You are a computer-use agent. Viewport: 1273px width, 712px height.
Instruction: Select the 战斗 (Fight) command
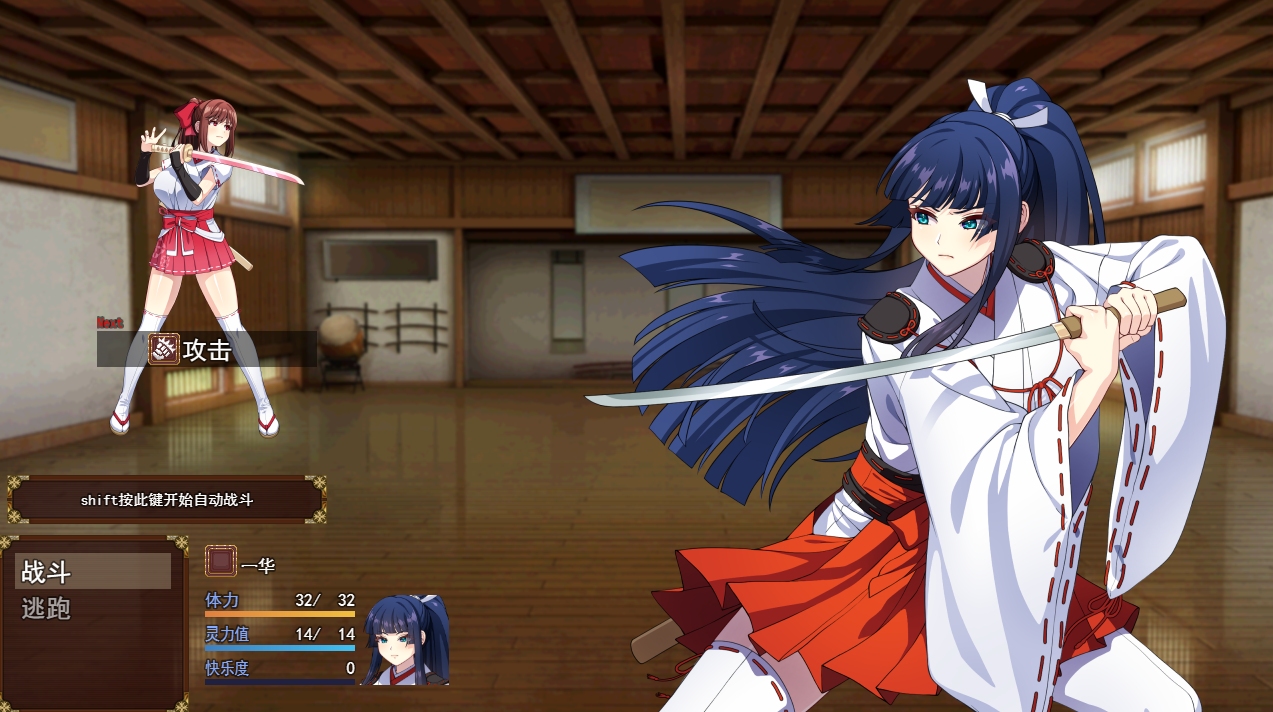click(x=92, y=572)
